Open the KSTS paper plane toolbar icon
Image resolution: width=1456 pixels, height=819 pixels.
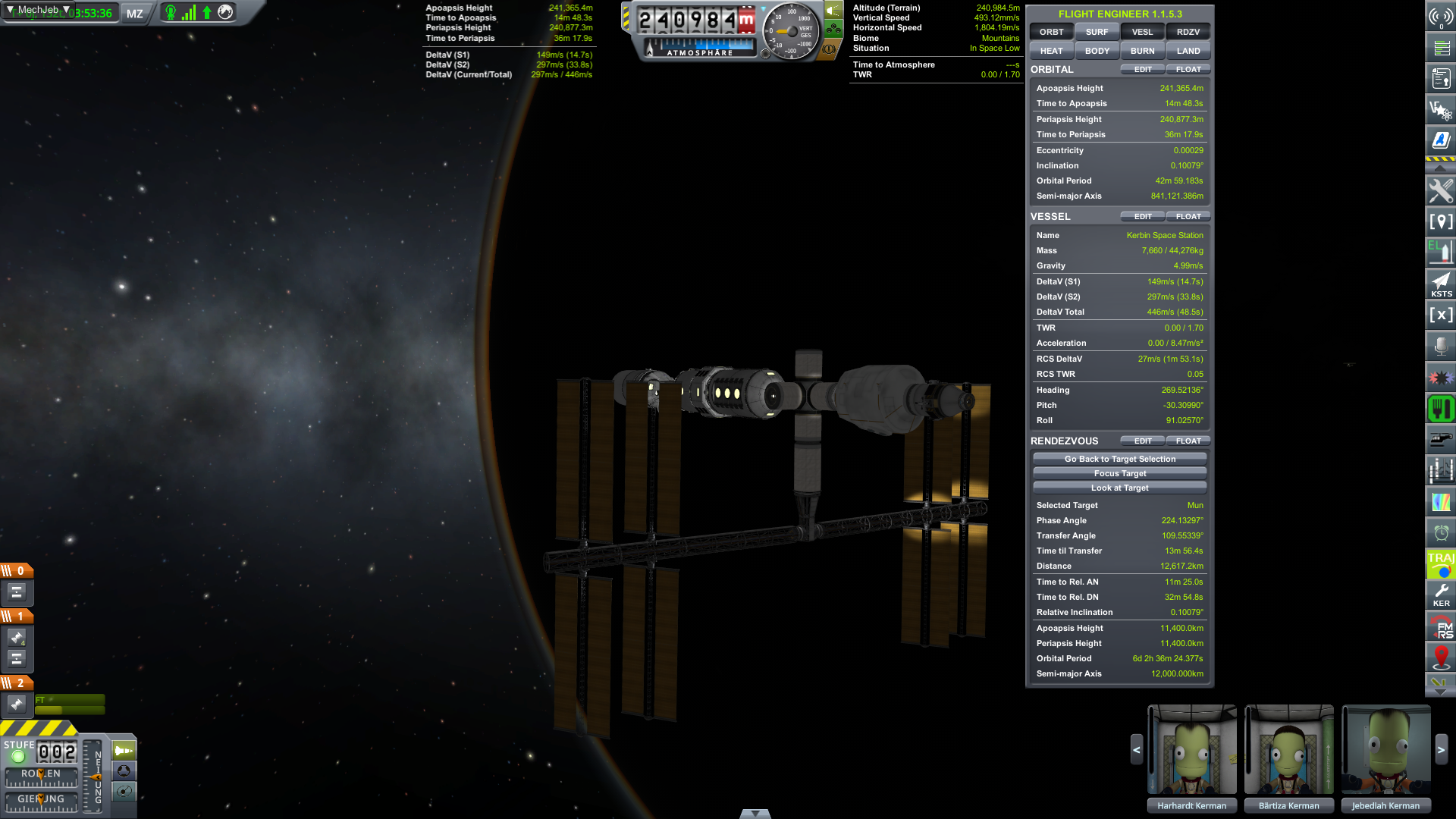1441,284
